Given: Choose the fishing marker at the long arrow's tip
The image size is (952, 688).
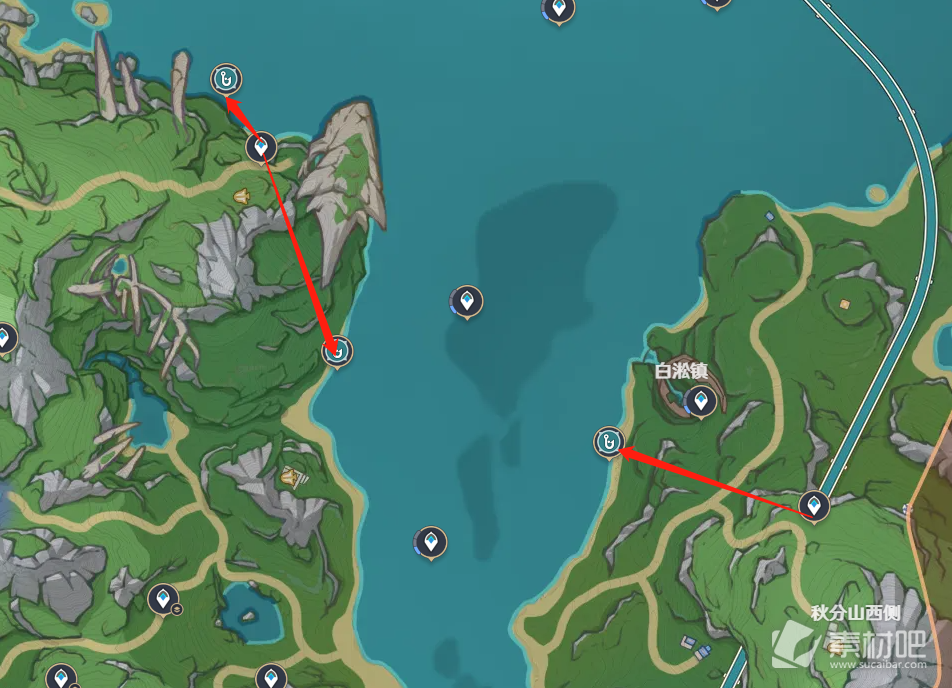Looking at the screenshot, I should point(339,351).
